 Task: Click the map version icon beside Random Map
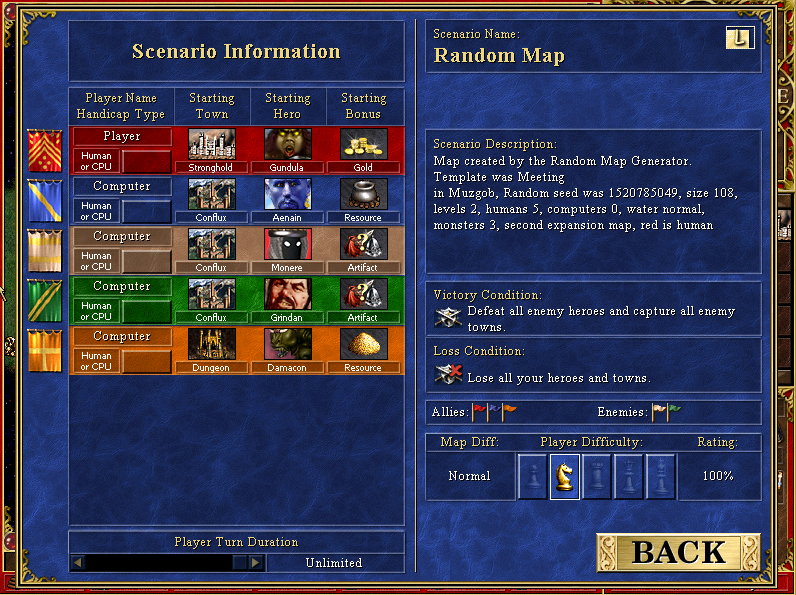click(739, 38)
